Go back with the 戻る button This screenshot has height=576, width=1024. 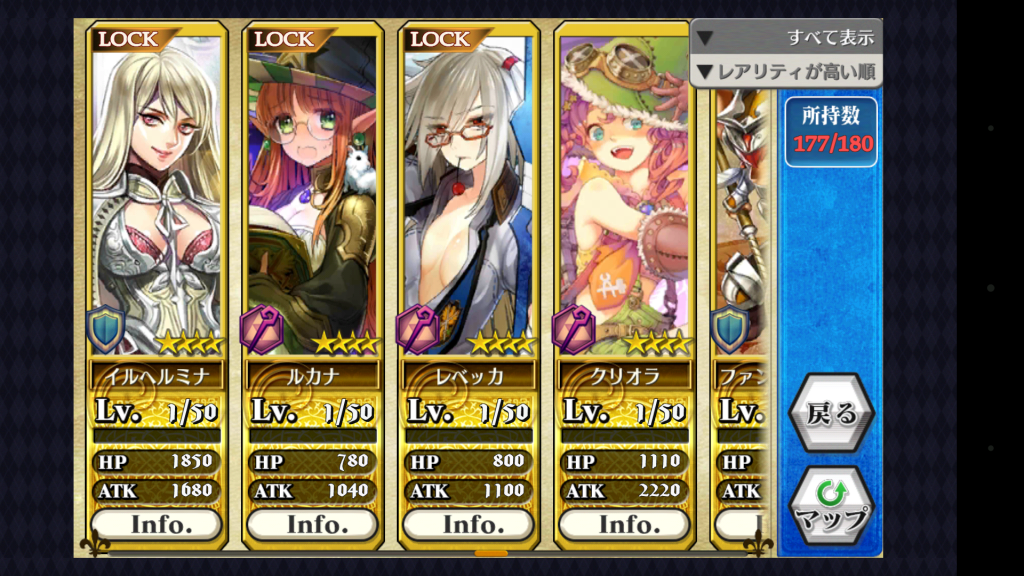[x=831, y=413]
